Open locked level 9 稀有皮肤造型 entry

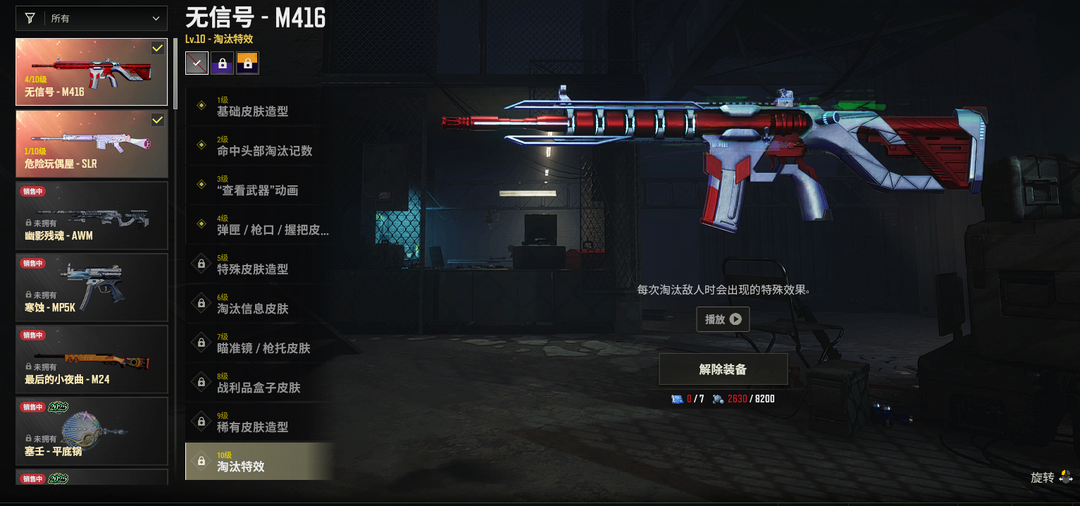point(258,423)
